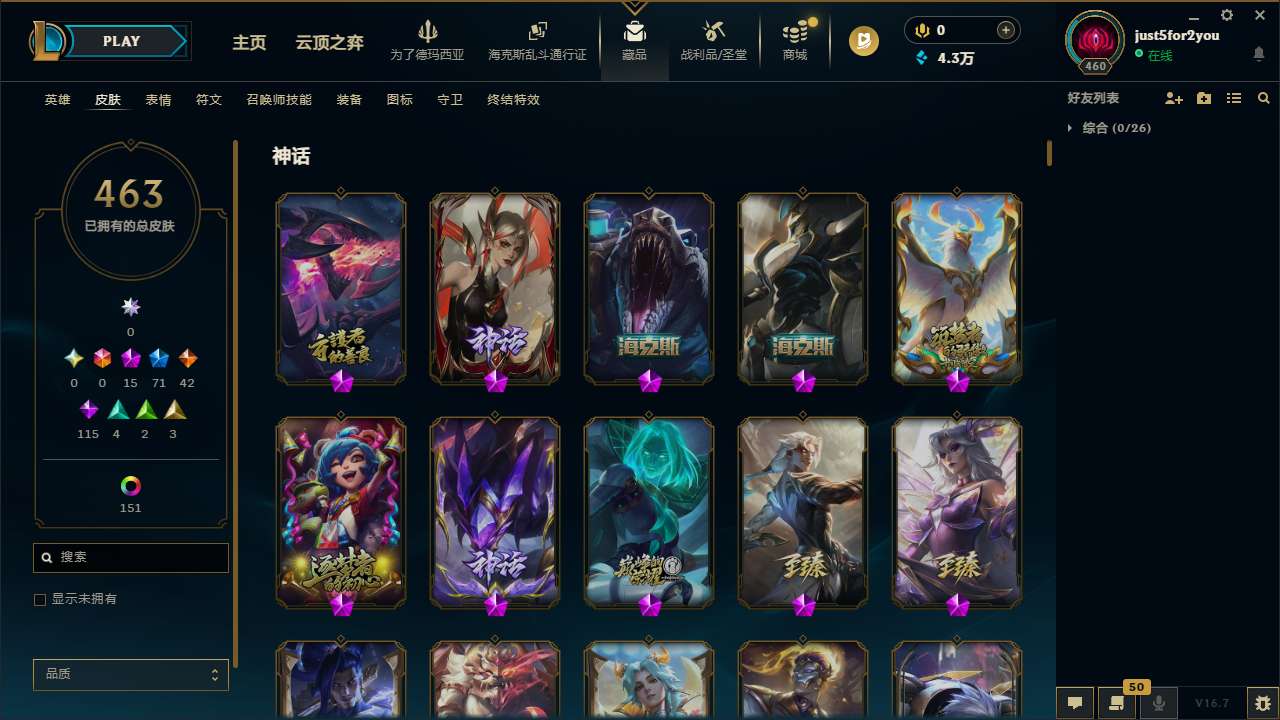This screenshot has width=1280, height=720.
Task: Click the add friend icon
Action: [1174, 98]
